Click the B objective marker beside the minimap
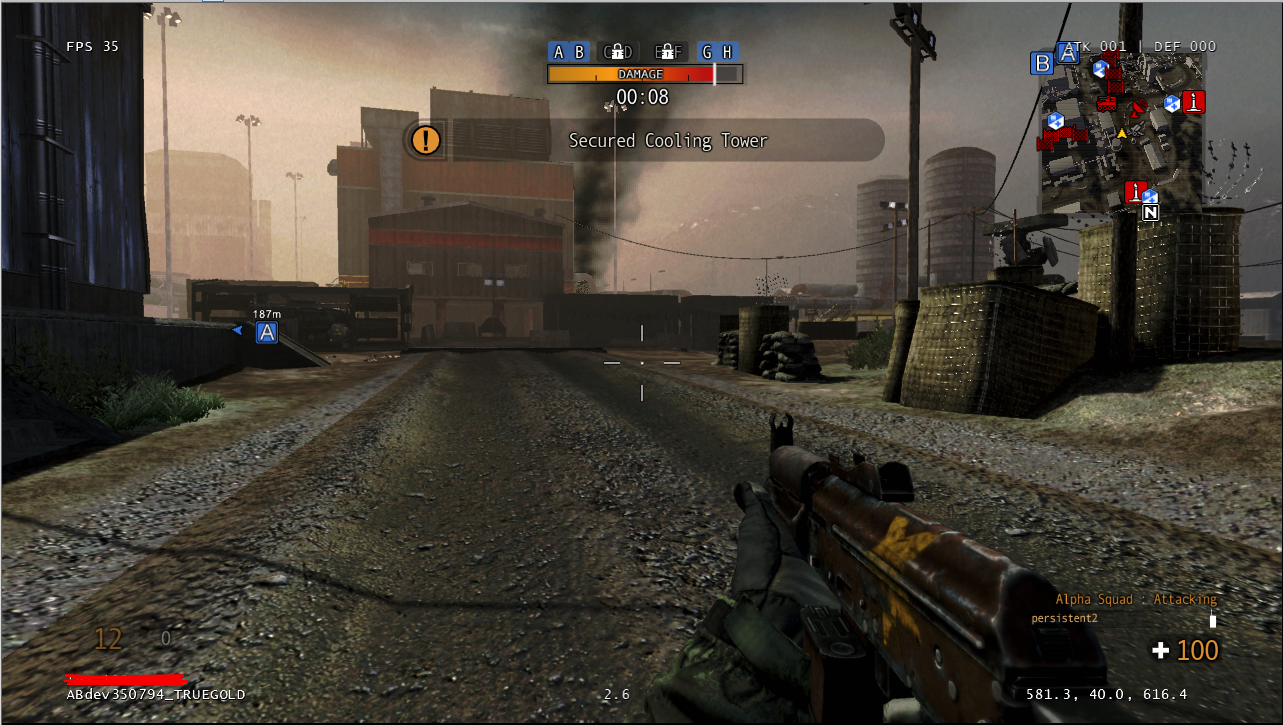 point(1042,63)
